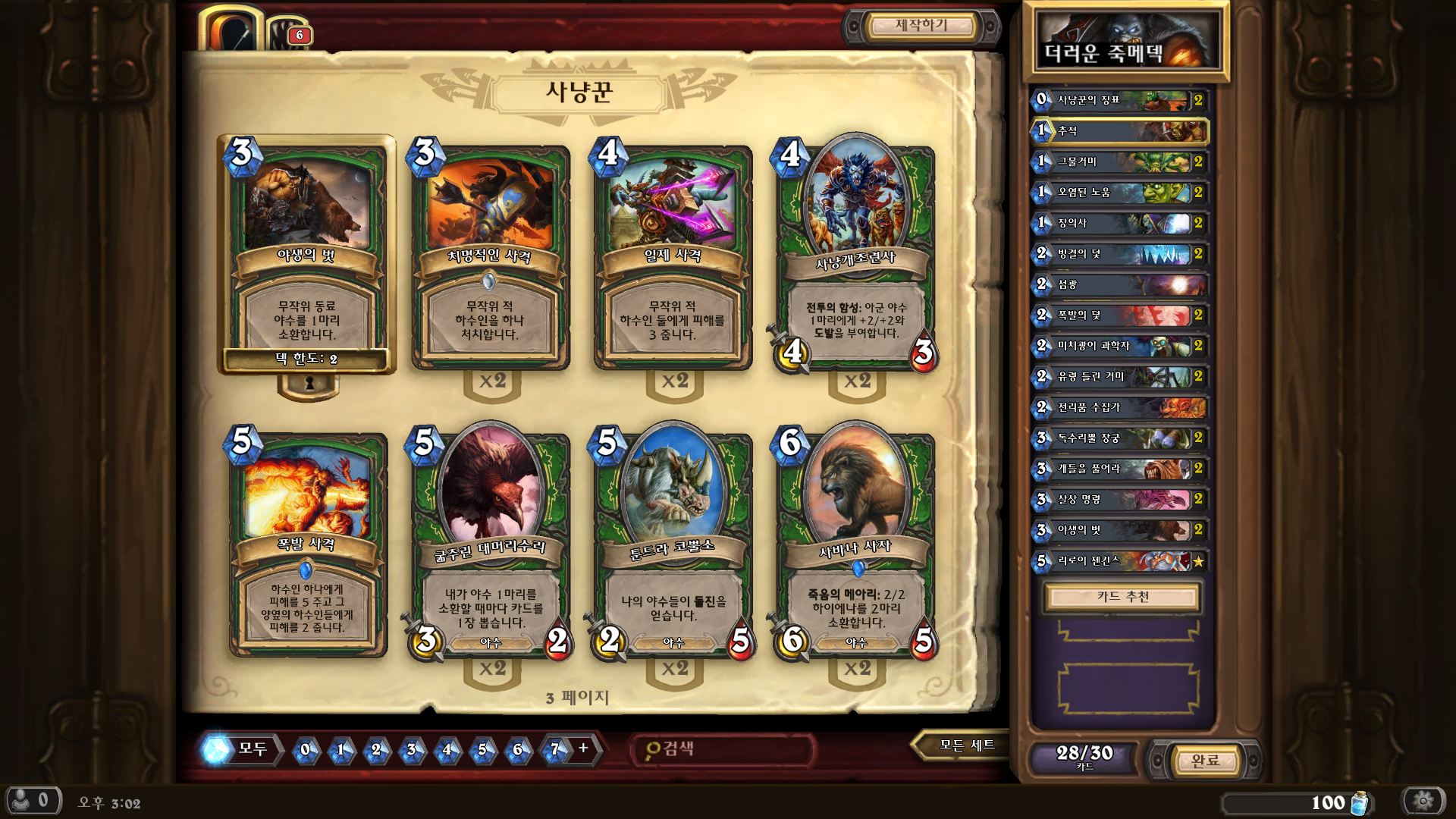The width and height of the screenshot is (1456, 819).
Task: Click the 제작하기 crafting button
Action: pyautogui.click(x=921, y=27)
